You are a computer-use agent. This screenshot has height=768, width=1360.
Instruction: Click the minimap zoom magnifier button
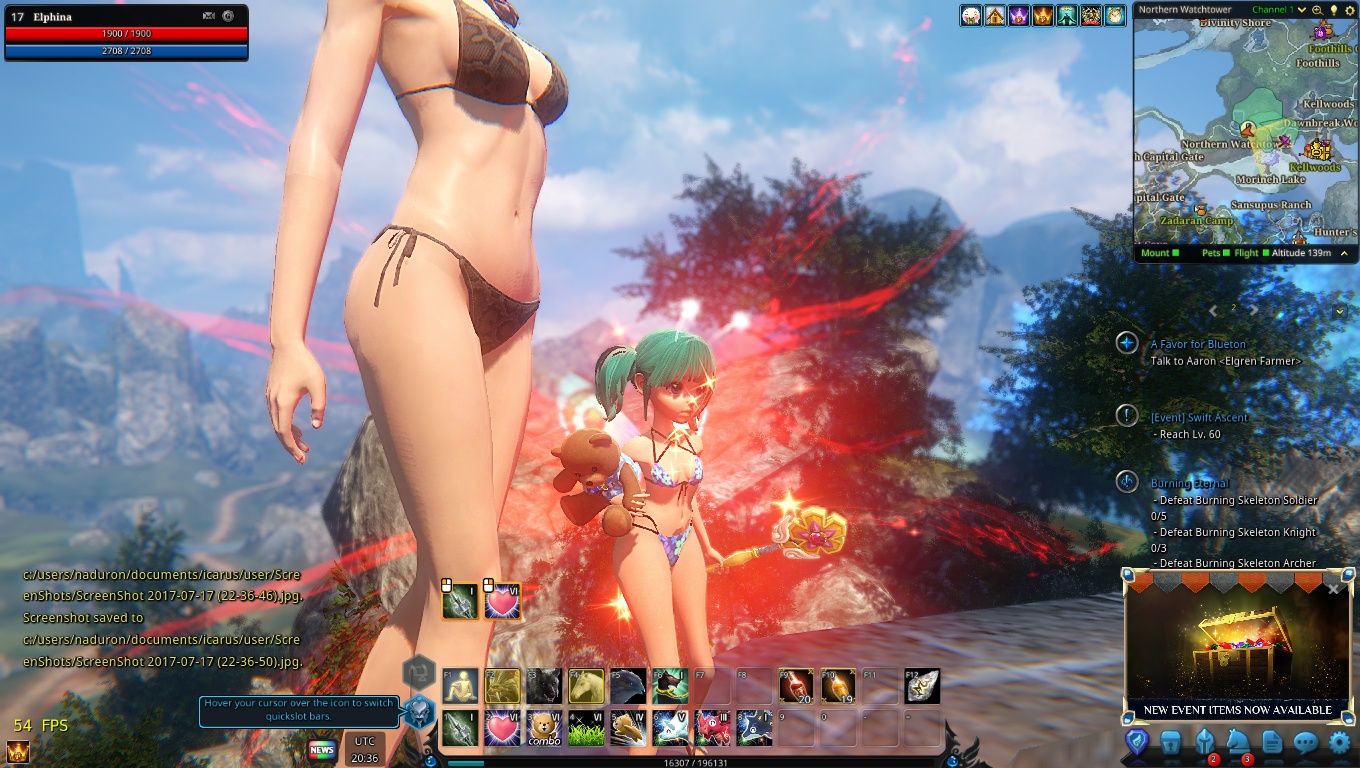(x=1318, y=10)
